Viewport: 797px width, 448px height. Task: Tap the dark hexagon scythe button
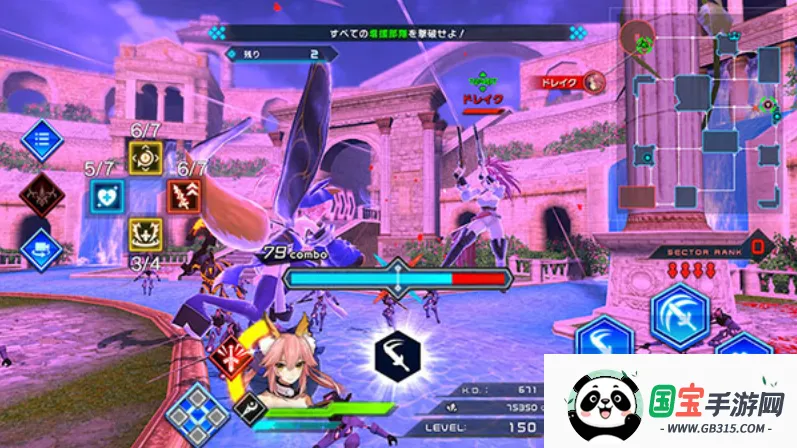pyautogui.click(x=397, y=352)
